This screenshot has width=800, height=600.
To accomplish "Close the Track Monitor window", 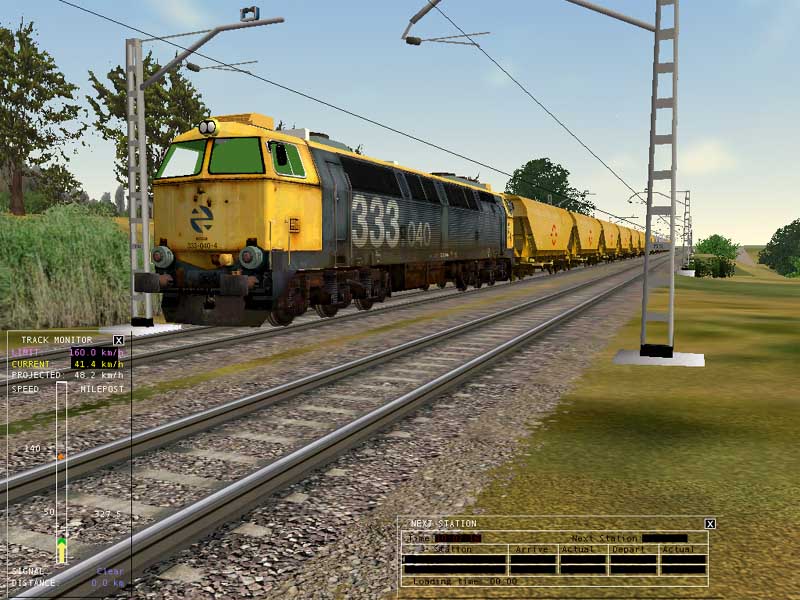I will coord(118,340).
